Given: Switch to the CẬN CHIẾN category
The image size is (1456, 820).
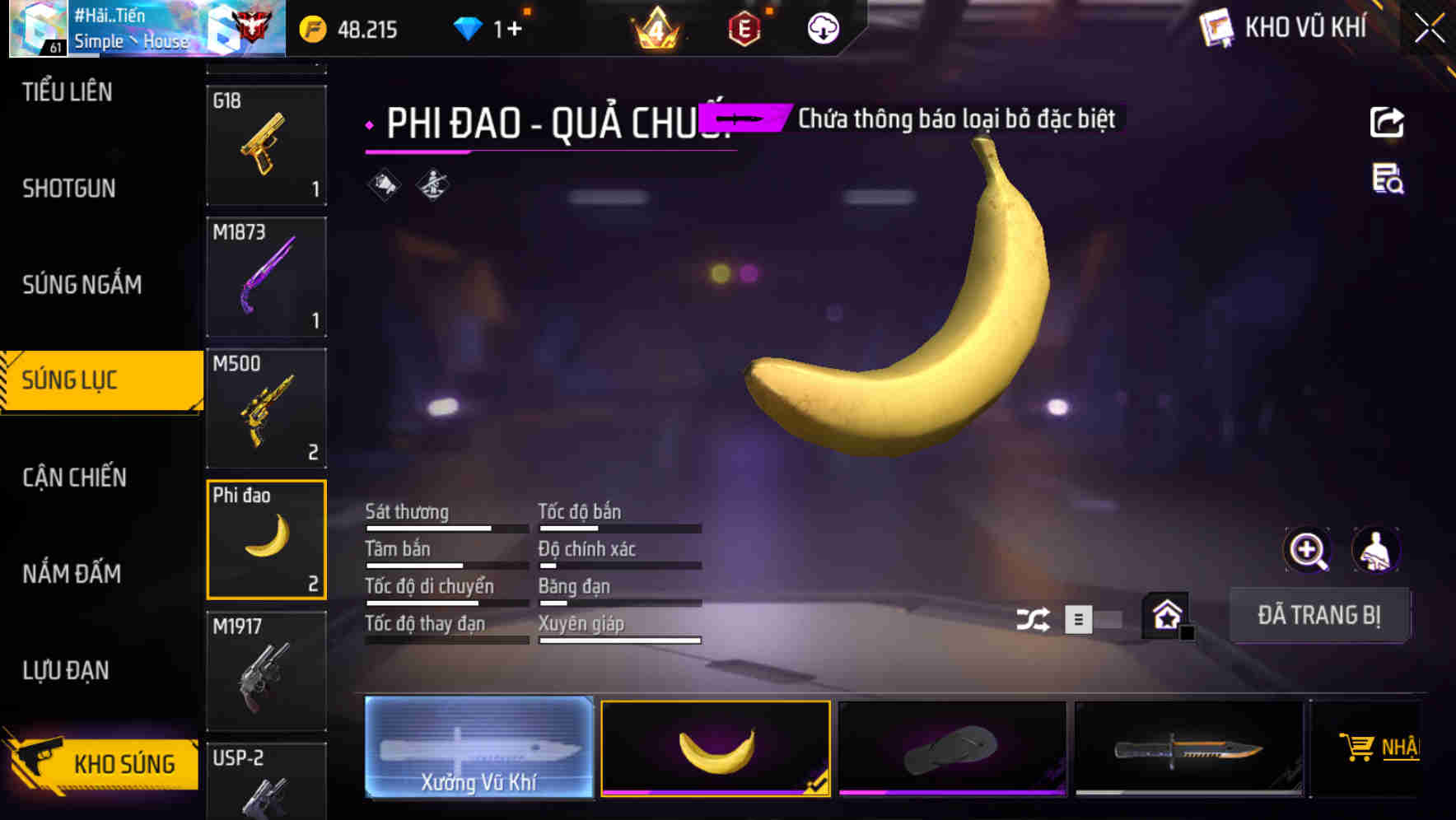Looking at the screenshot, I should 74,478.
